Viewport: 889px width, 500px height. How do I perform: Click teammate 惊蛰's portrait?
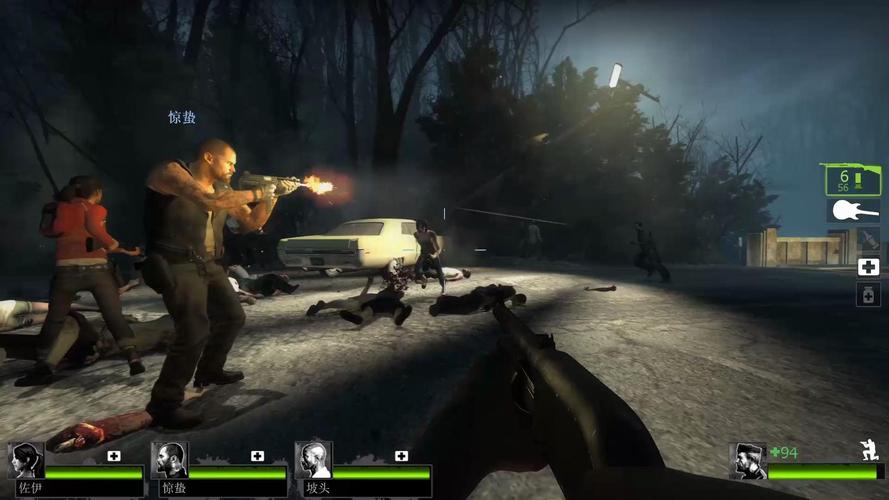(x=169, y=459)
